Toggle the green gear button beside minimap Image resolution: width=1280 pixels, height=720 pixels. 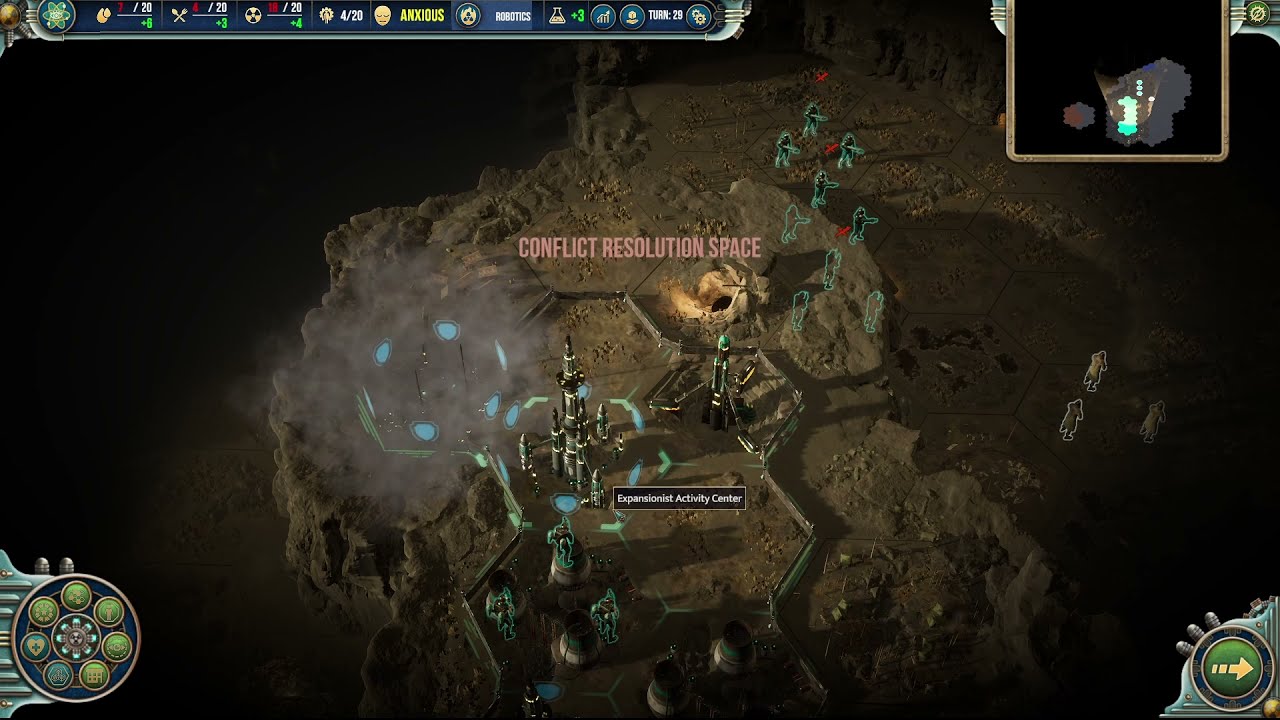pos(1258,14)
